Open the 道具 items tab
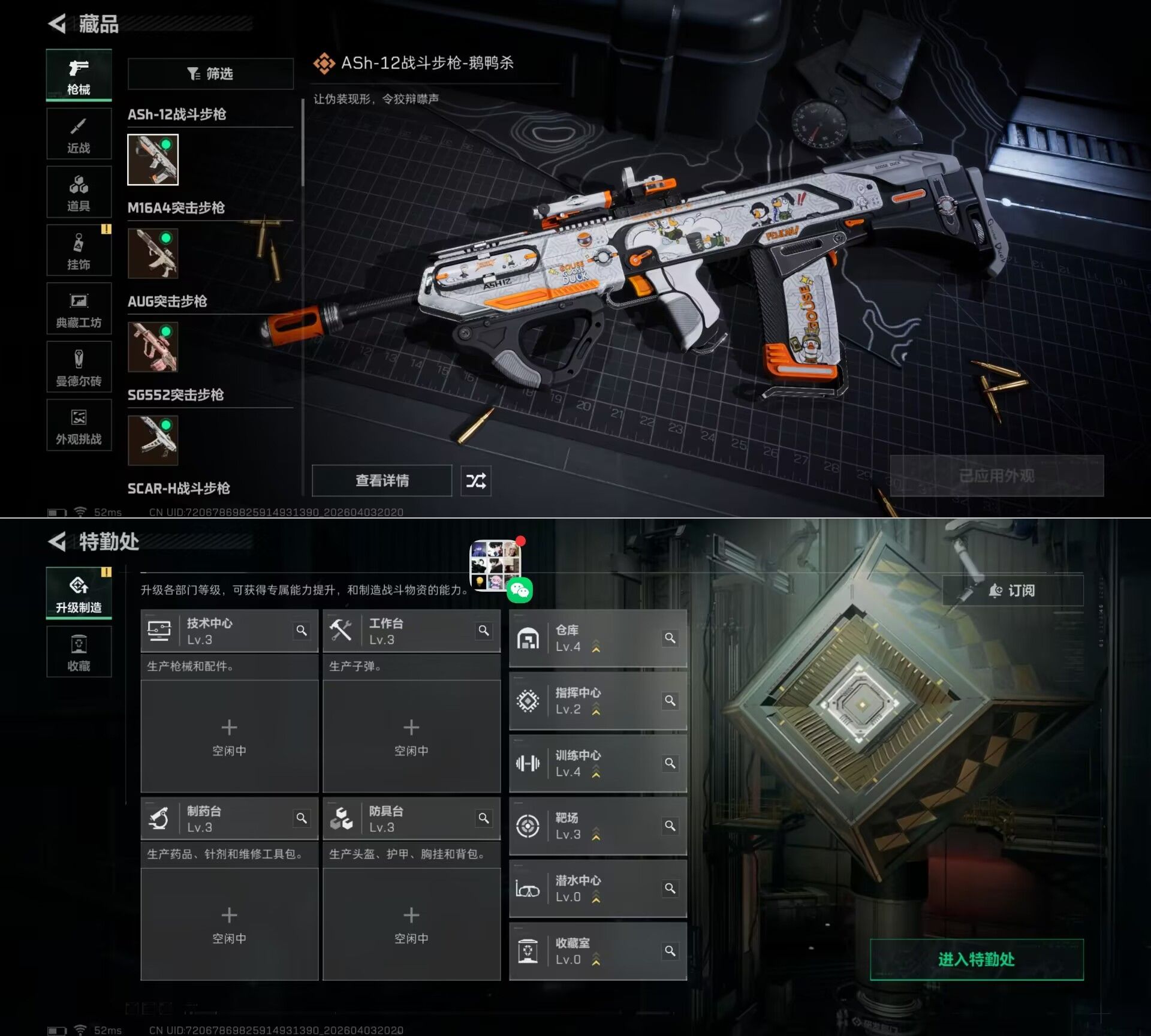Image resolution: width=1151 pixels, height=1036 pixels. 79,192
